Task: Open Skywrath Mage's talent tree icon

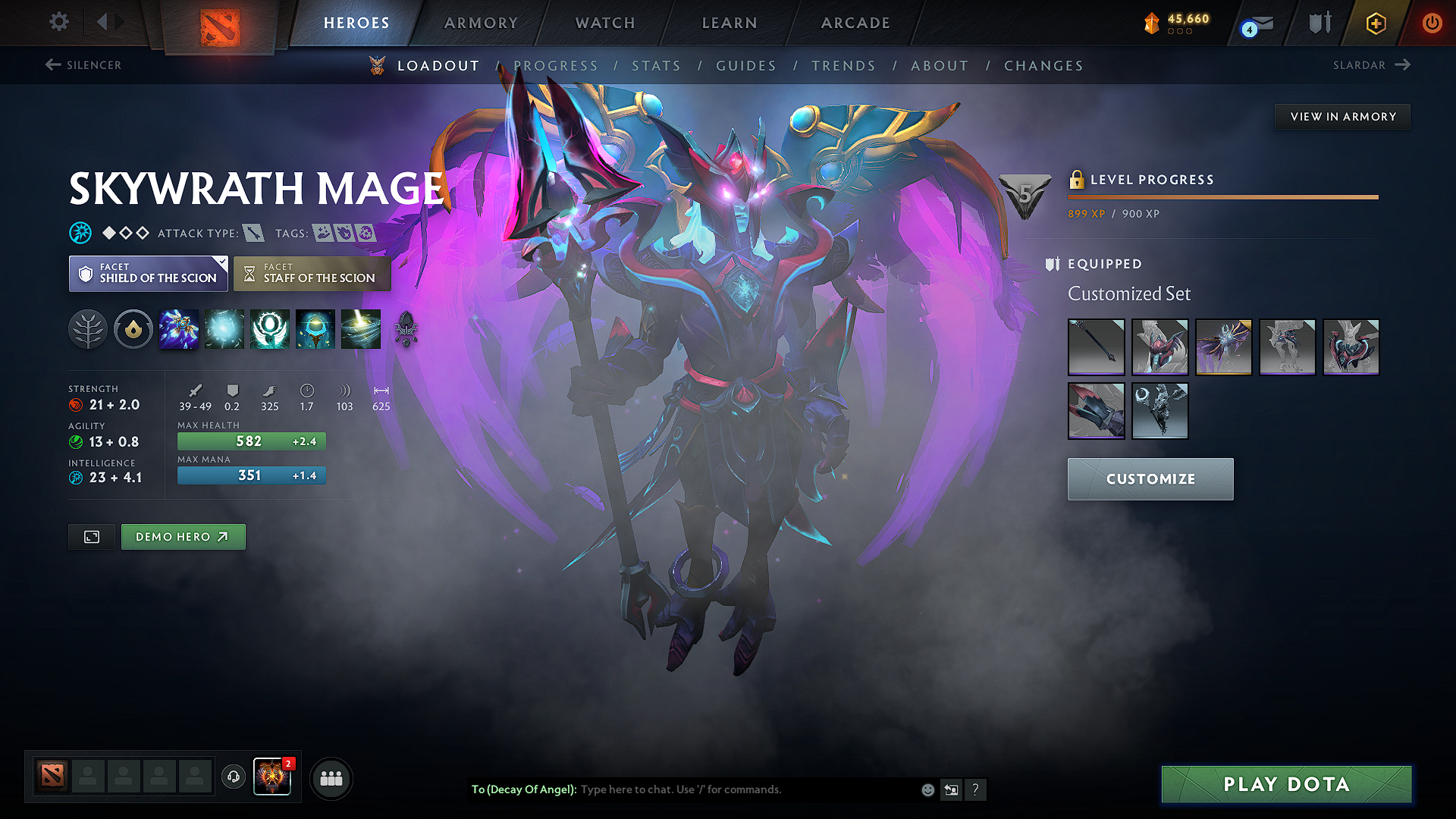Action: pos(89,329)
